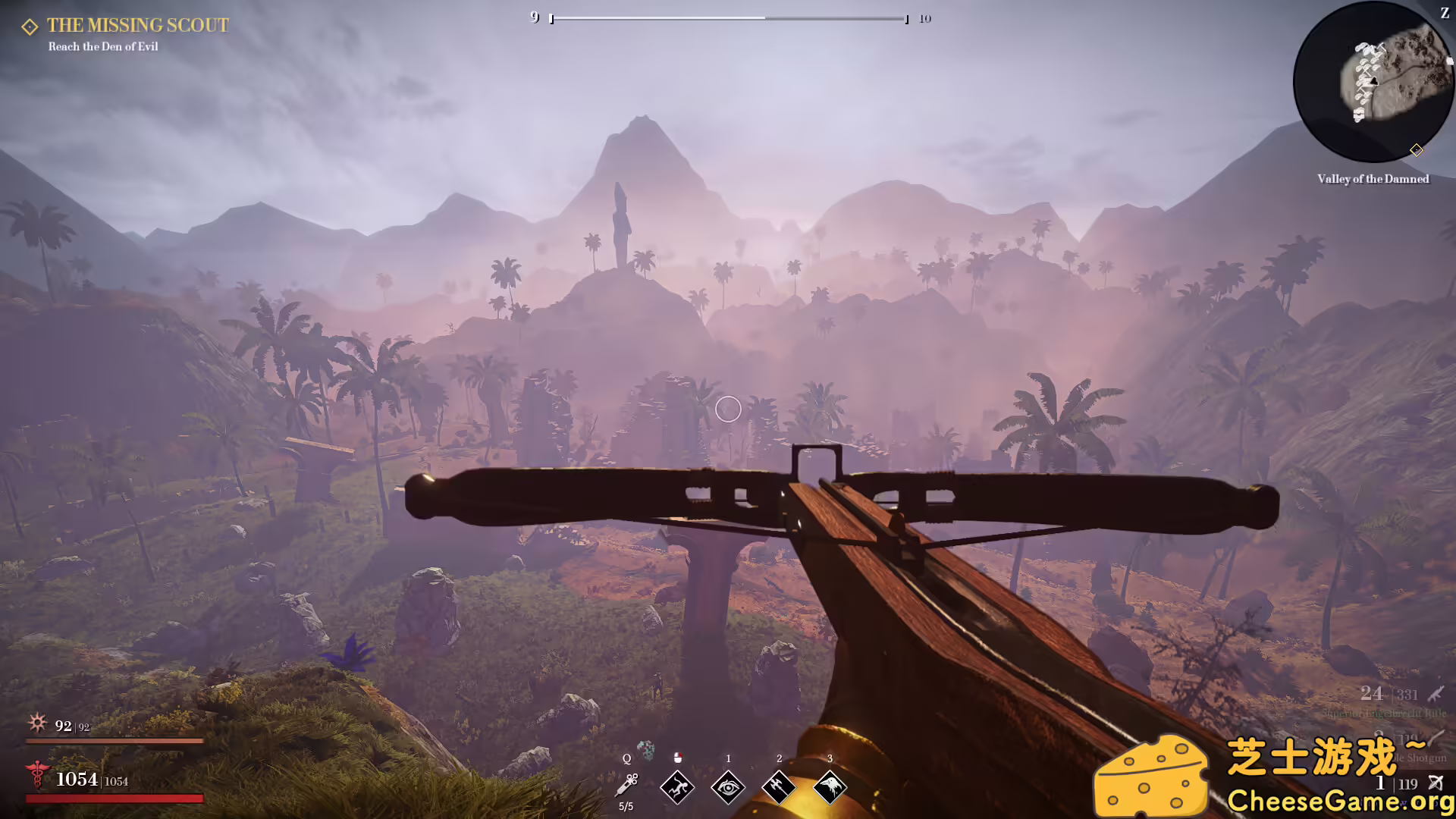Activate the running figure dodge ability
1456x819 pixels.
677,787
